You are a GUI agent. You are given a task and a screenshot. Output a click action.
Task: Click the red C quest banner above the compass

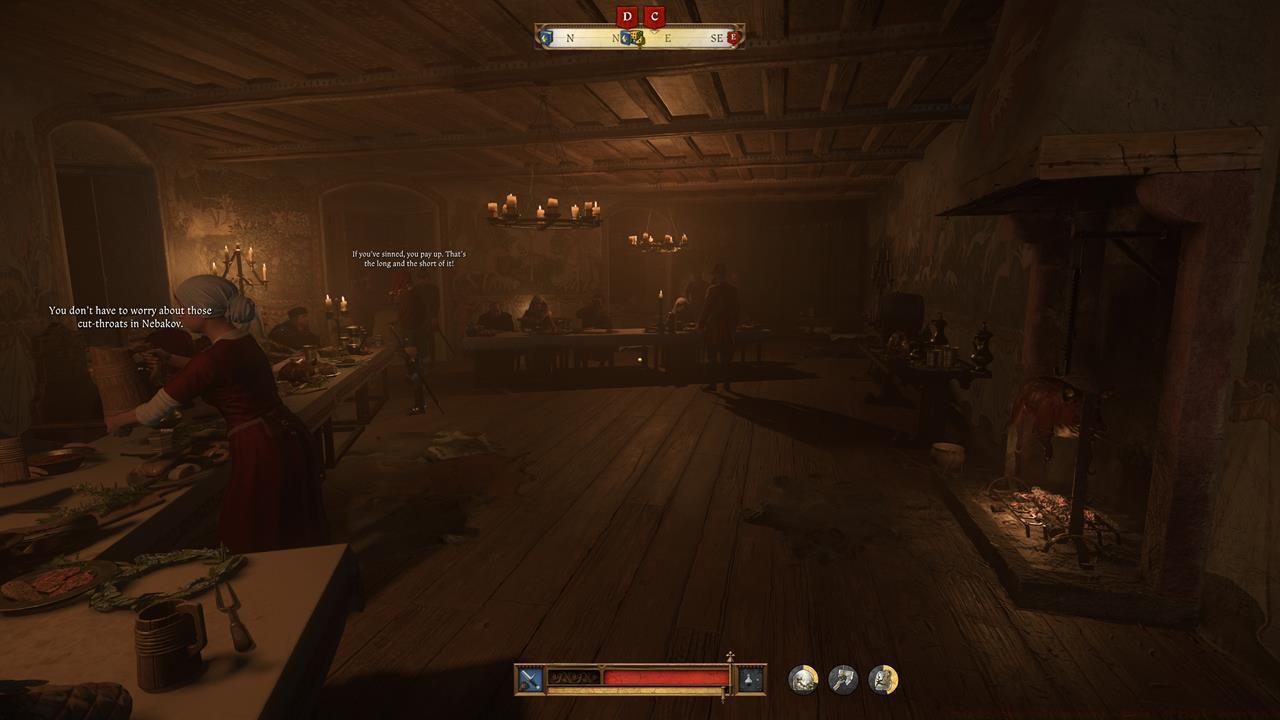click(x=655, y=17)
